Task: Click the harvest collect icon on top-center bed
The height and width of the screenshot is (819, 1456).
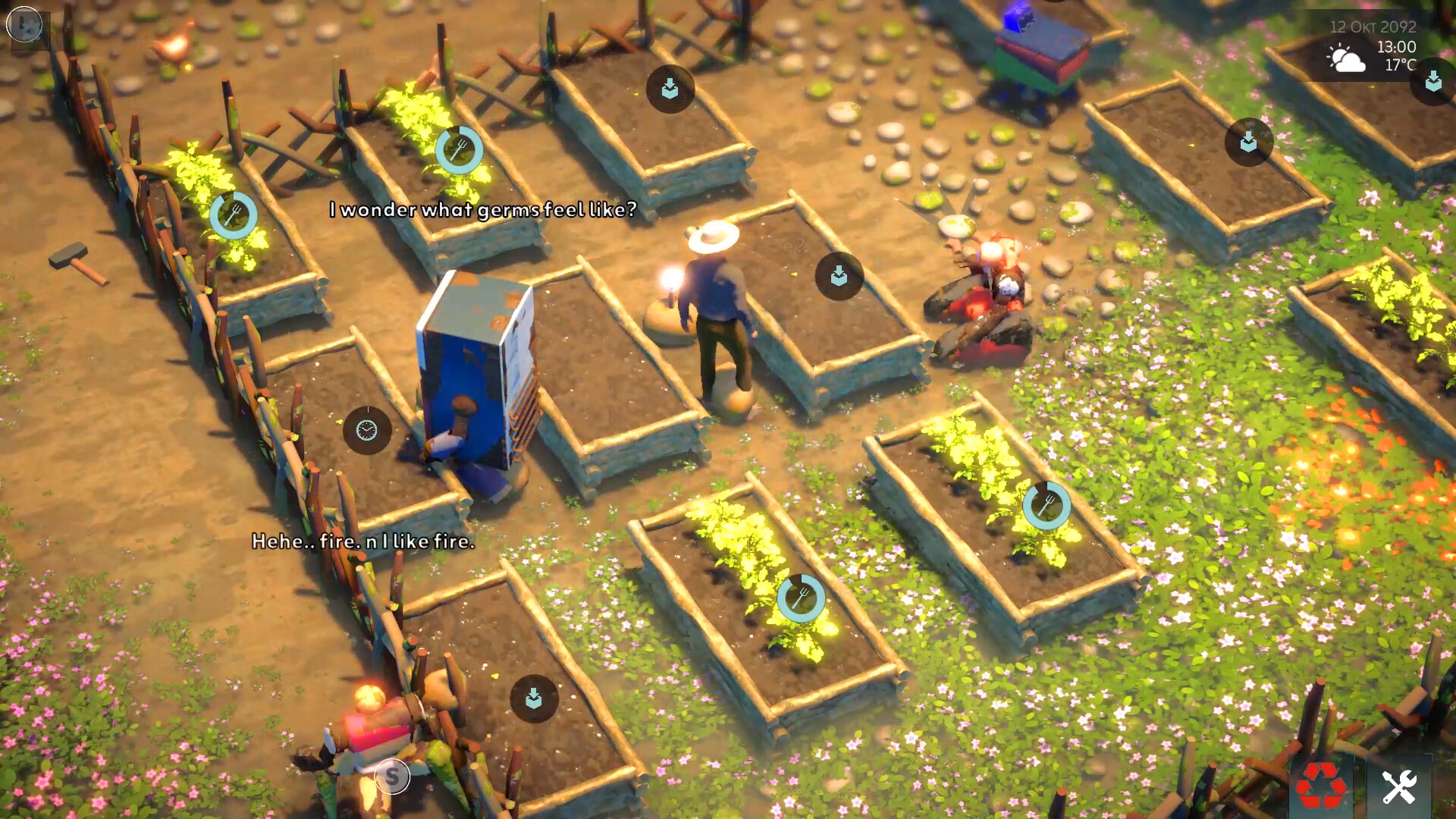Action: 670,88
